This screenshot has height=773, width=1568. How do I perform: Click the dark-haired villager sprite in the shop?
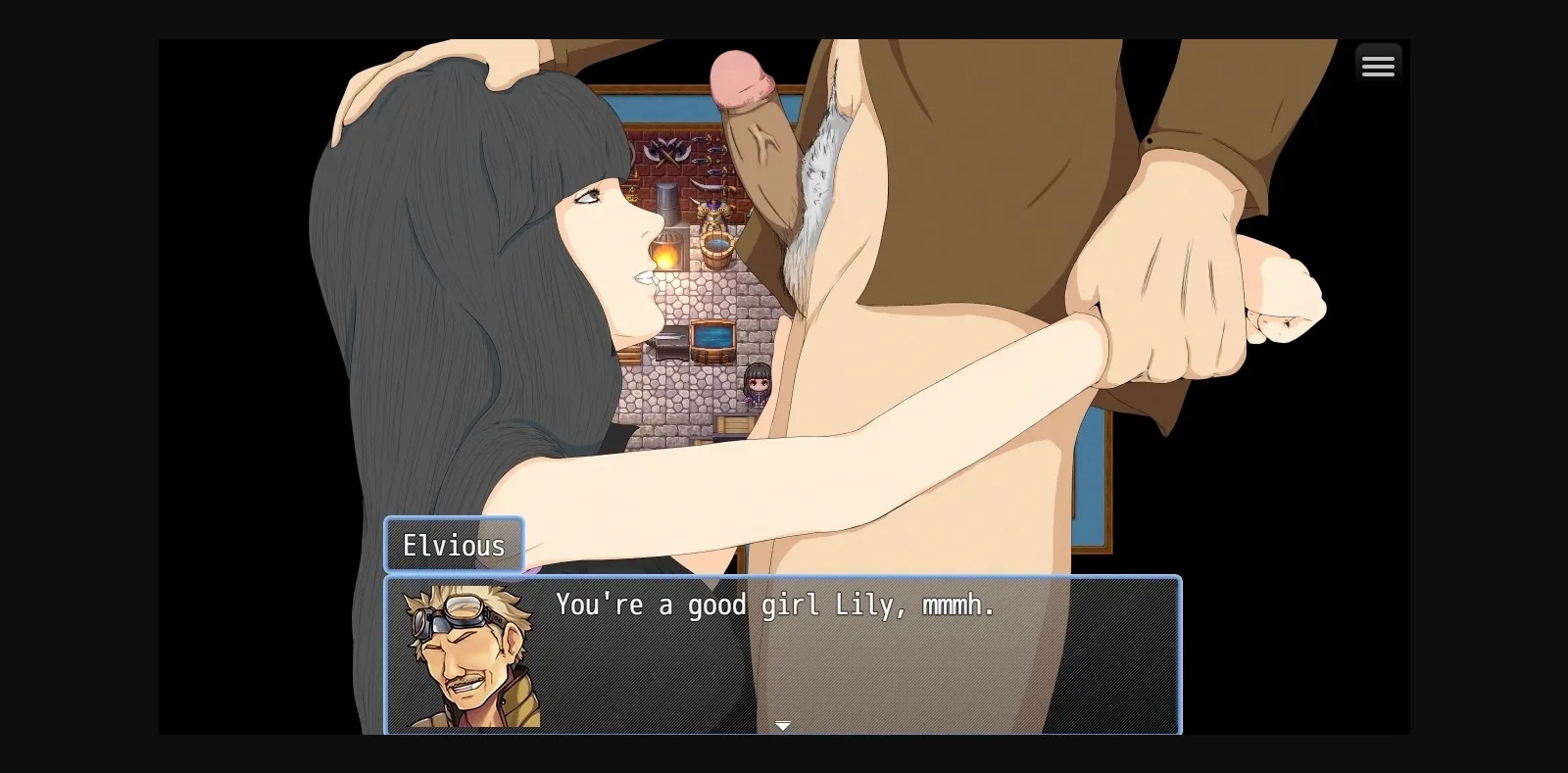758,386
